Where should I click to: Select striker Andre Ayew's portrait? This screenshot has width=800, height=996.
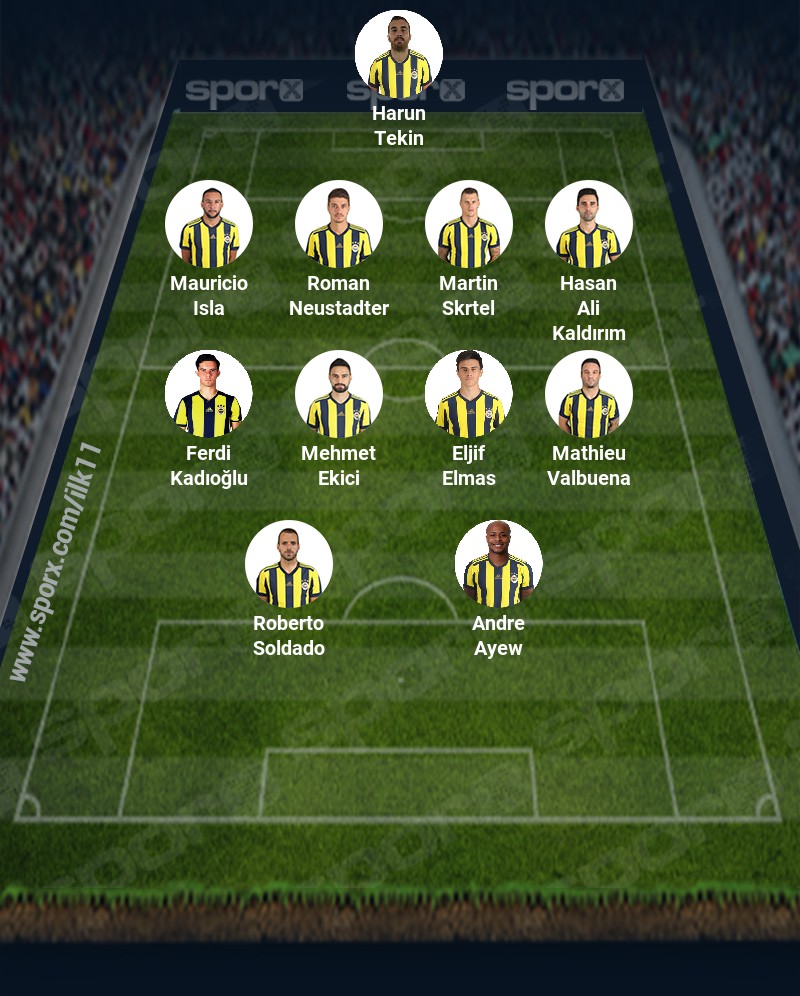pos(499,564)
